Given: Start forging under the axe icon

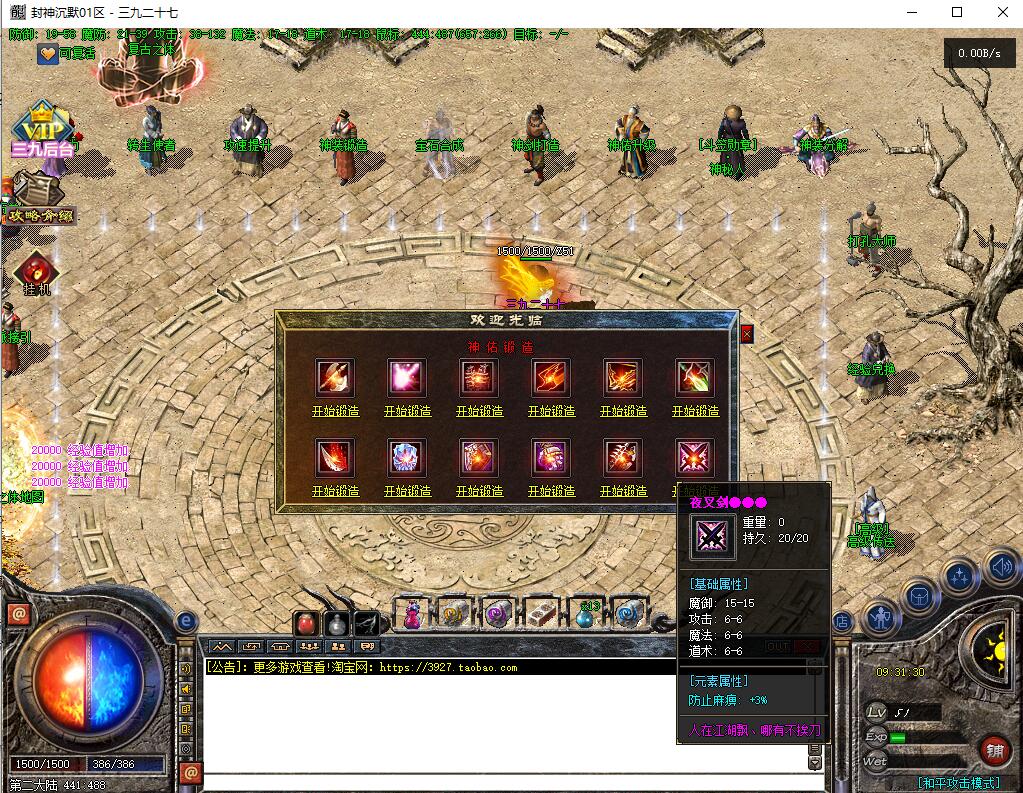Looking at the screenshot, I should (335, 411).
